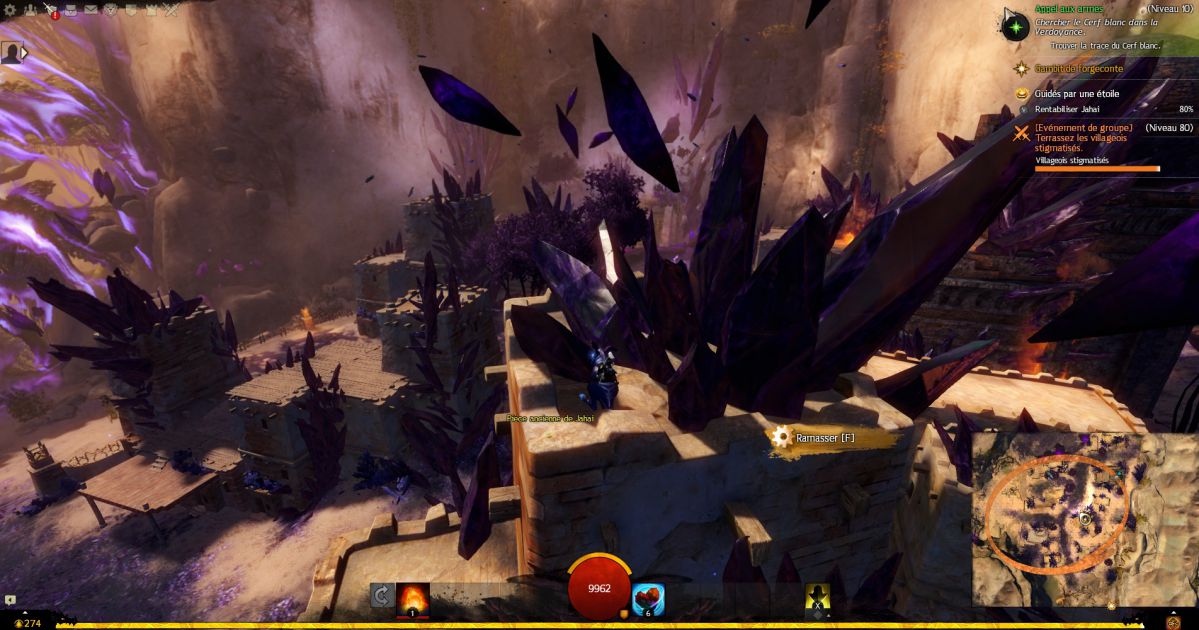Open the PvP crossed swords icon
1199x630 pixels.
(x=171, y=10)
